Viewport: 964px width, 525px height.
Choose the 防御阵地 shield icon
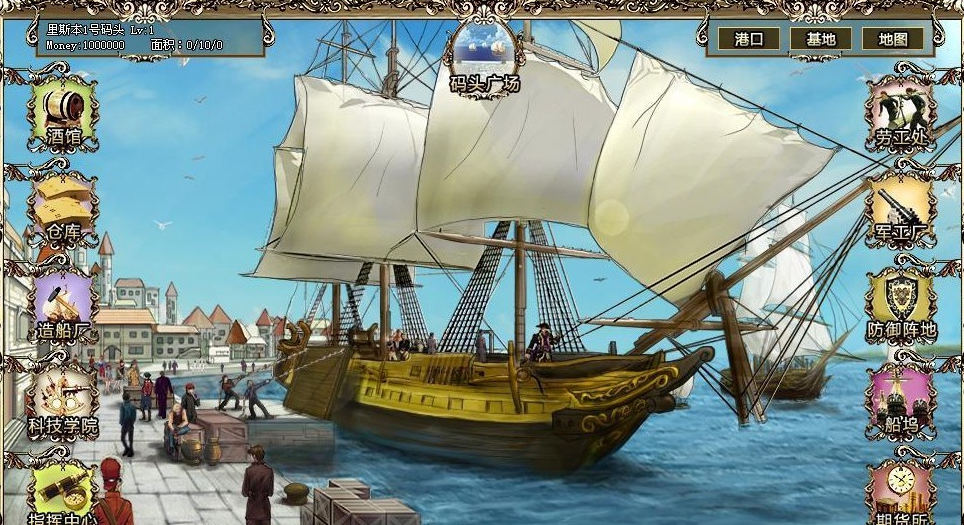[901, 299]
